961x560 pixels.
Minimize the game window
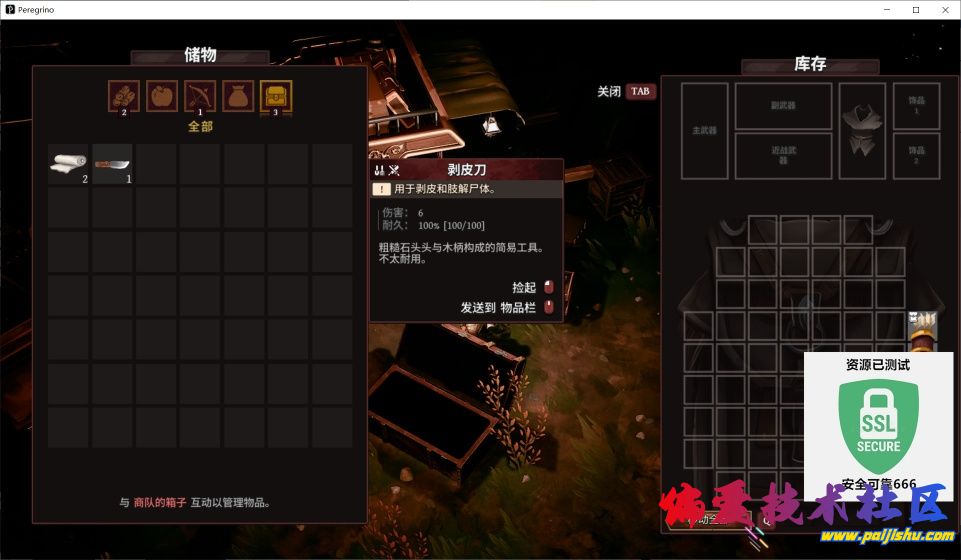pos(885,9)
